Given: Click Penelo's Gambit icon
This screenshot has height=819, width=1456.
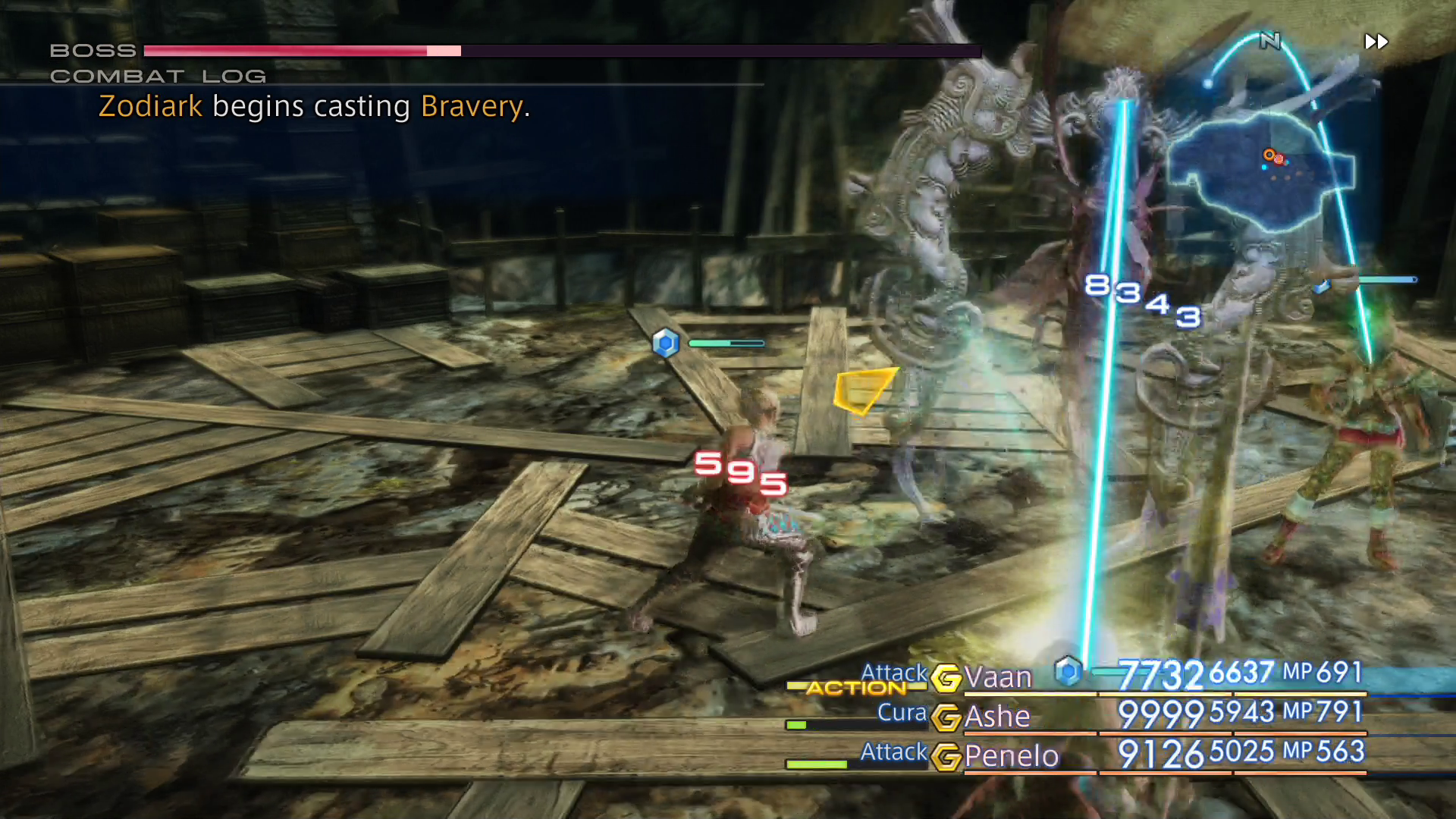Looking at the screenshot, I should point(948,756).
